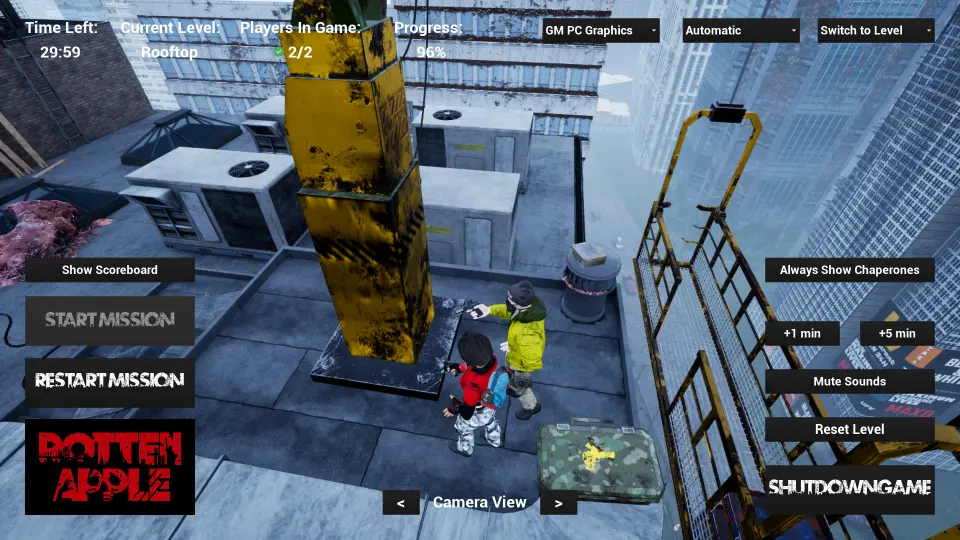Toggle Always Show Chaperones
Screen dimensions: 960x540
[x=850, y=270]
